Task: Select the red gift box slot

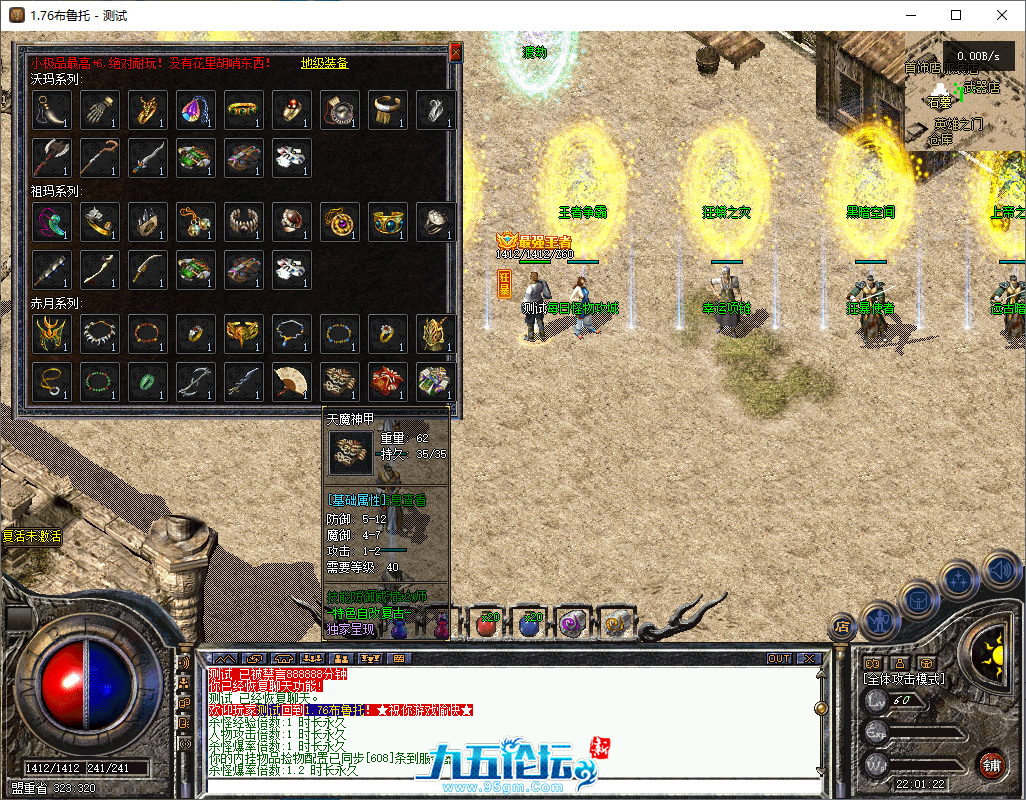Action: [x=387, y=381]
